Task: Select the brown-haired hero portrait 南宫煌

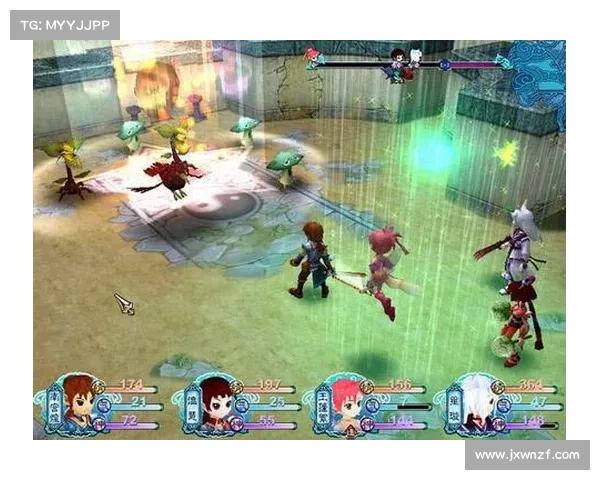Action: (77, 404)
